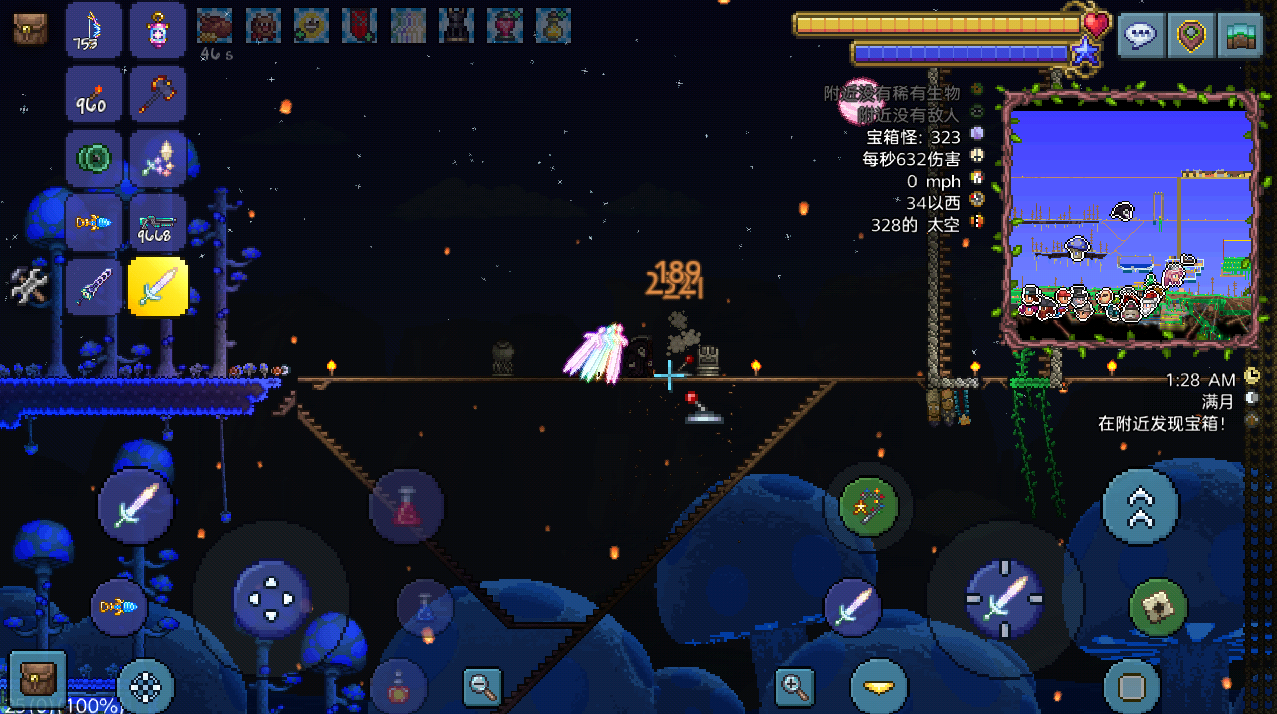Viewport: 1277px width, 714px height.
Task: Zoom in with the plus magnifier button
Action: click(795, 687)
